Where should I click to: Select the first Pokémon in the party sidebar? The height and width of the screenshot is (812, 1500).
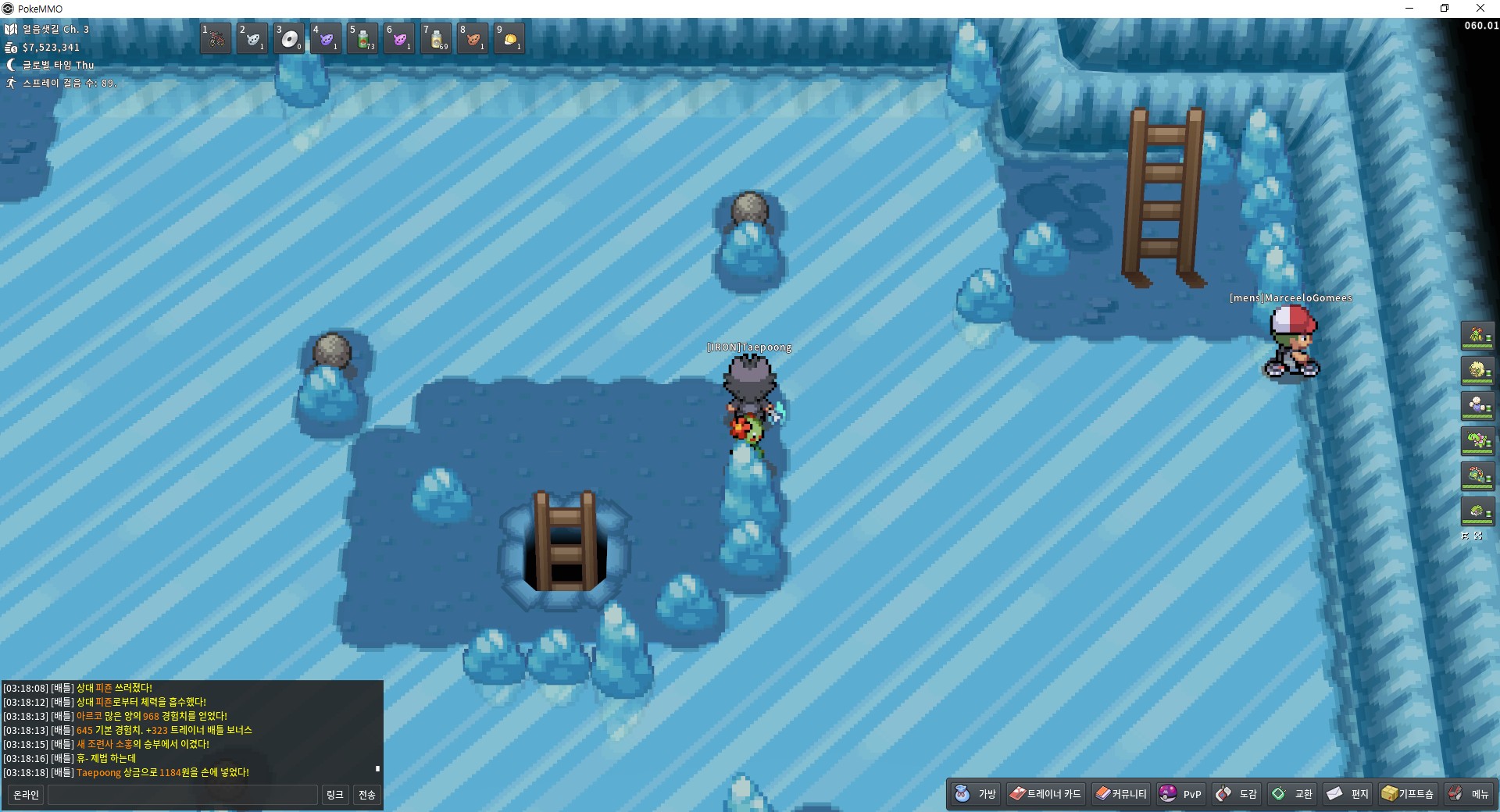click(1477, 336)
